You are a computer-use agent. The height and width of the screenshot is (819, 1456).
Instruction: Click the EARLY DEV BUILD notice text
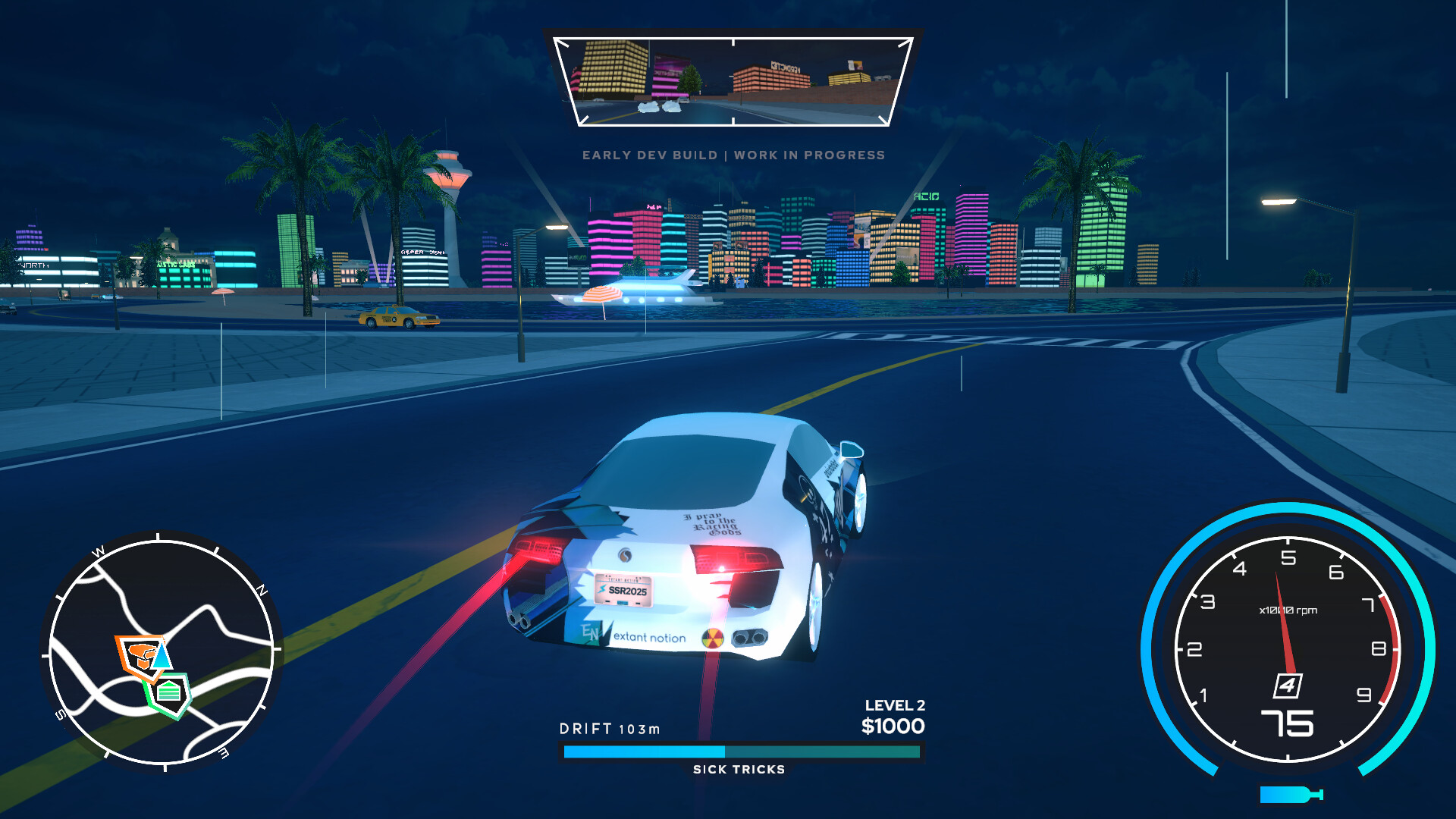click(x=733, y=155)
